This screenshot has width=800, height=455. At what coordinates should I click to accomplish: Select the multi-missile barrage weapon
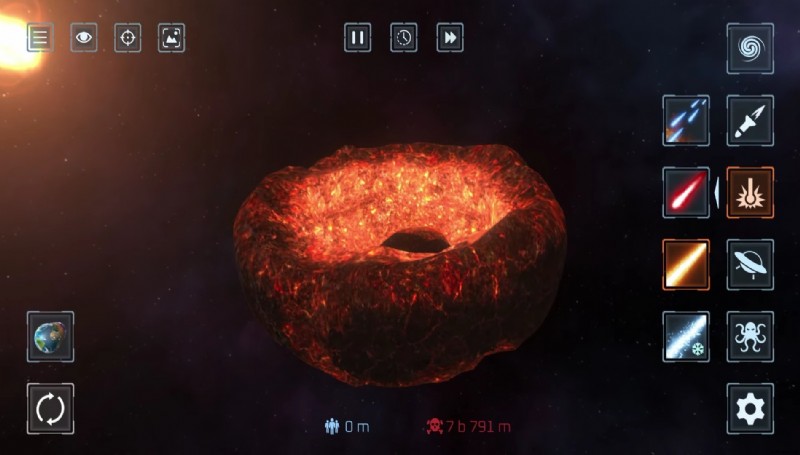point(686,121)
